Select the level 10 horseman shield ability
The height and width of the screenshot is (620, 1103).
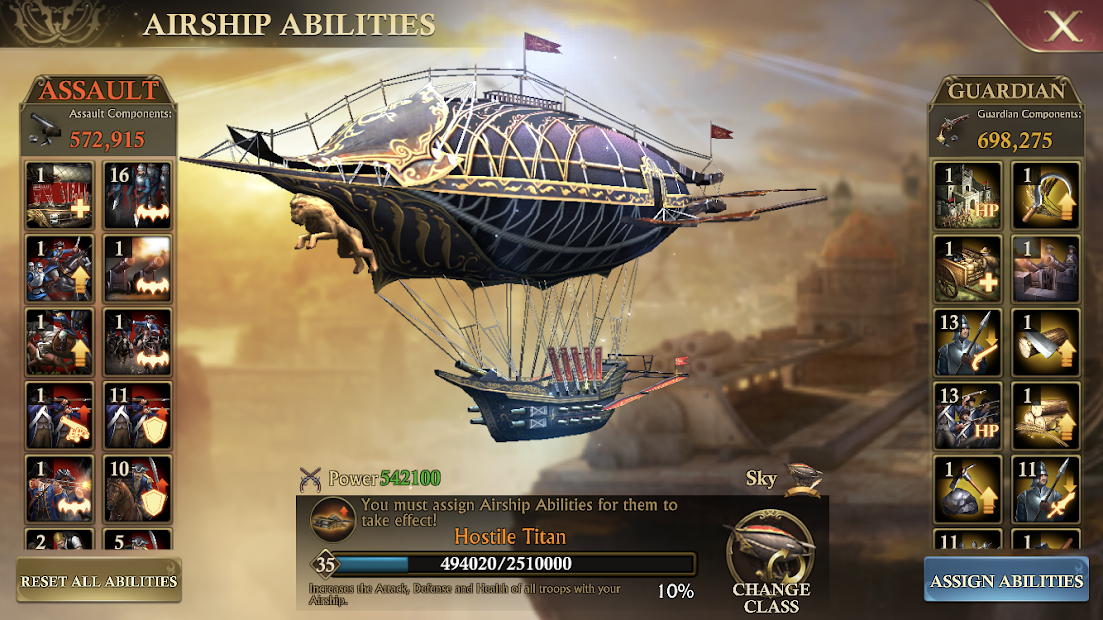tap(137, 488)
